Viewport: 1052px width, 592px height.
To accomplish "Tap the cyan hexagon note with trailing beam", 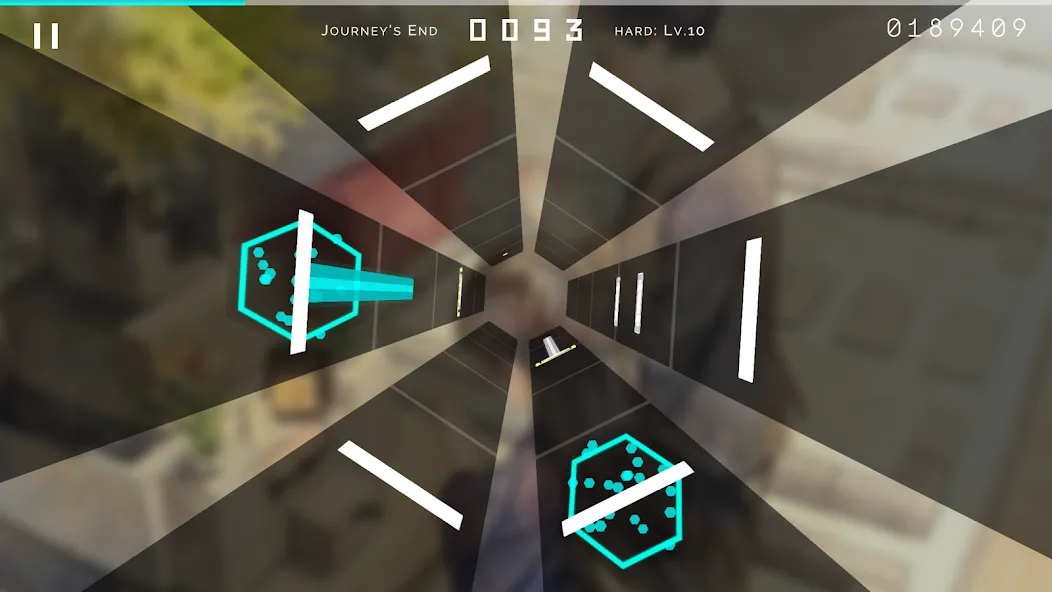I will pyautogui.click(x=298, y=280).
